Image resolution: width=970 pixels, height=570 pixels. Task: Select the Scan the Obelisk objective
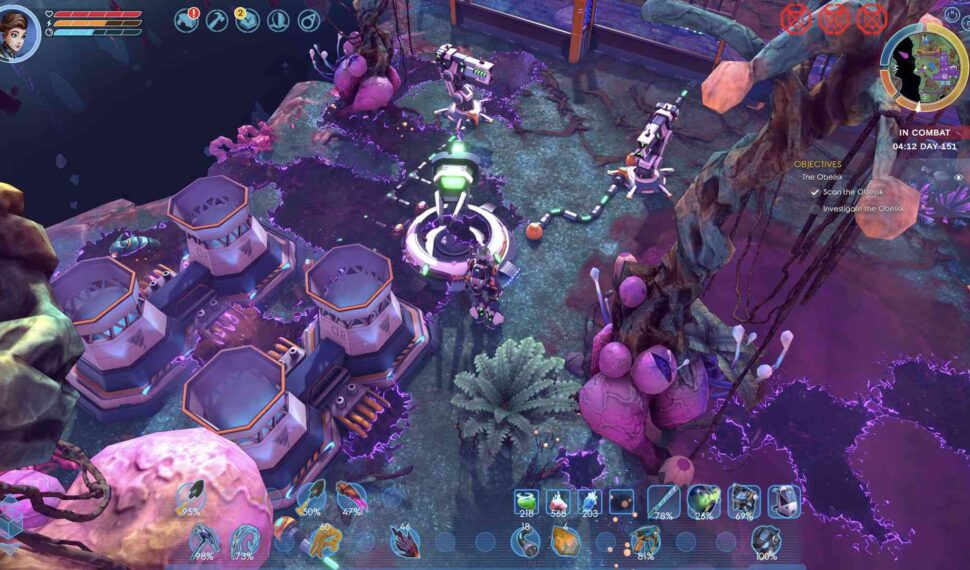852,191
